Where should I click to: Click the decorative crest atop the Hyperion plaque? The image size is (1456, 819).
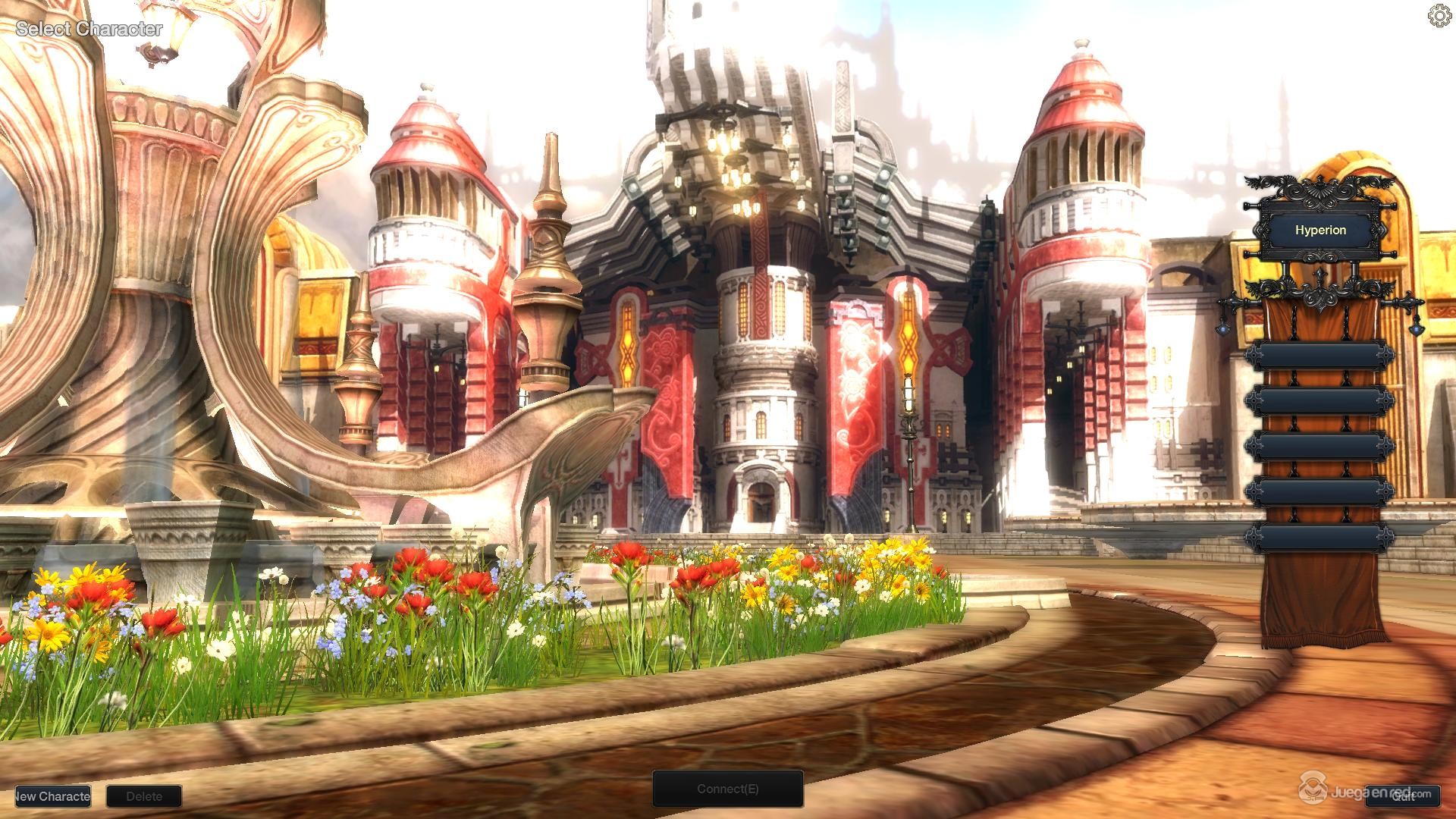click(1322, 190)
